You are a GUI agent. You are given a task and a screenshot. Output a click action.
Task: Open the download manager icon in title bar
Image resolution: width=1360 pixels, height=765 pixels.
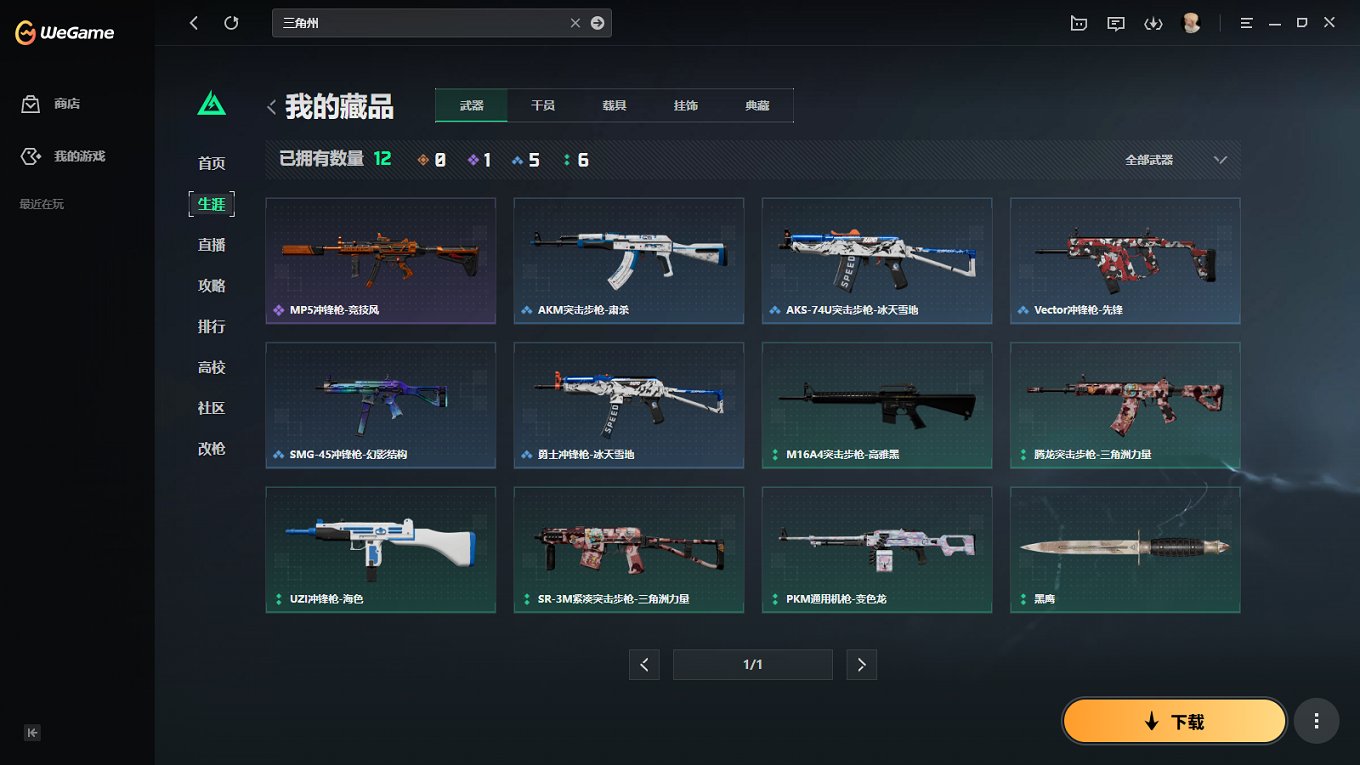pos(1153,22)
